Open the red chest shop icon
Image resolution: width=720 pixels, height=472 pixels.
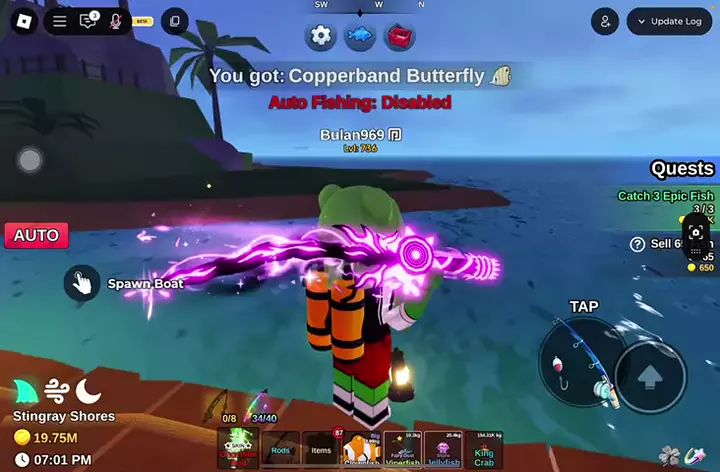point(399,36)
